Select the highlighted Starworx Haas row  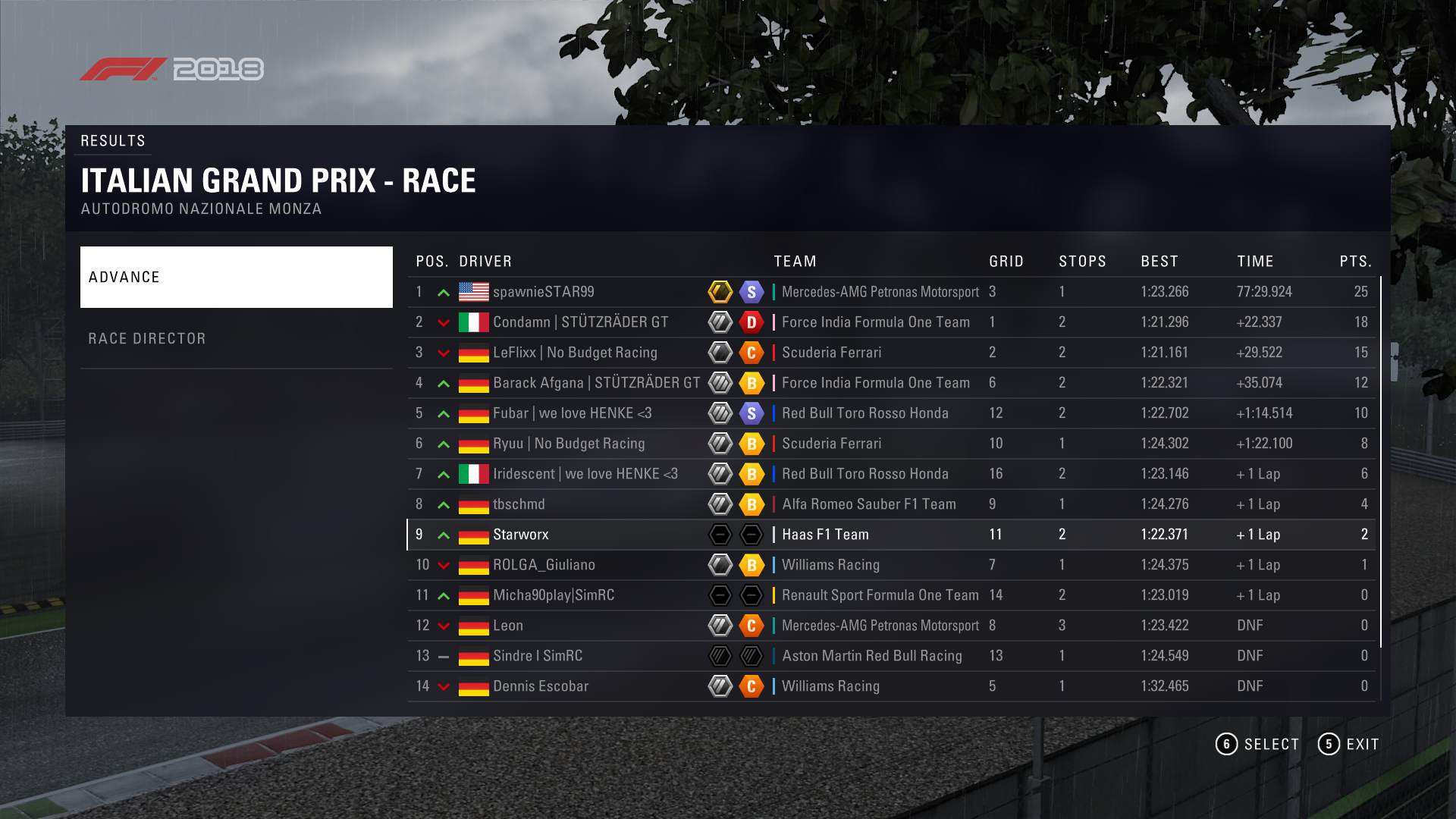pyautogui.click(x=891, y=535)
